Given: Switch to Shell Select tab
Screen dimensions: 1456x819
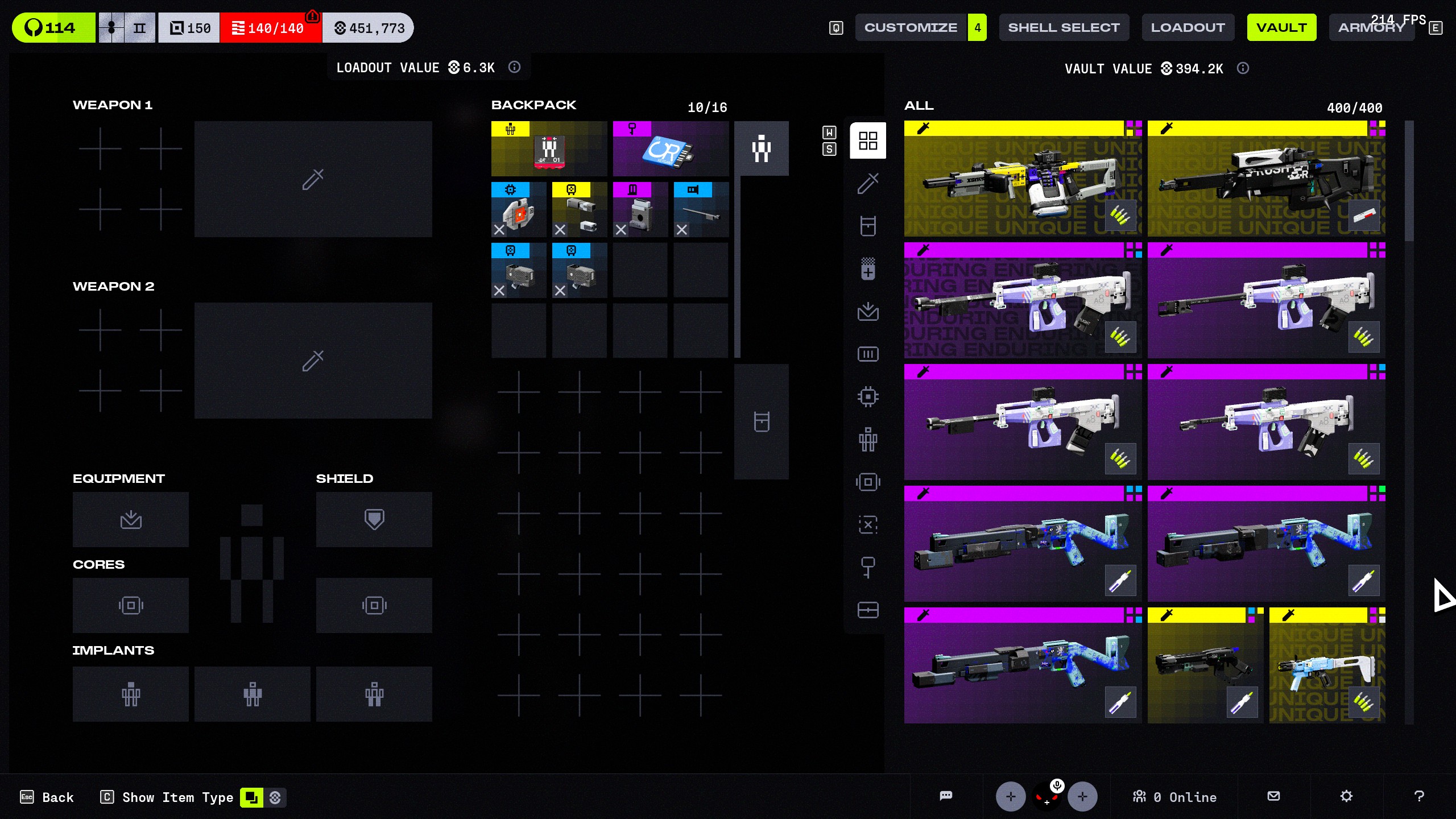Looking at the screenshot, I should [x=1064, y=27].
